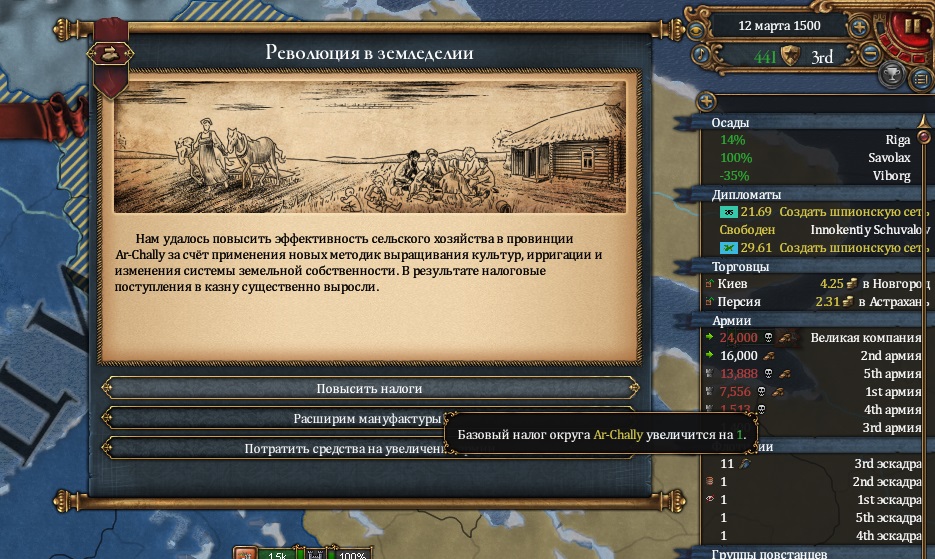
Task: Choose the "Повысить налоги" event option
Action: click(x=369, y=387)
